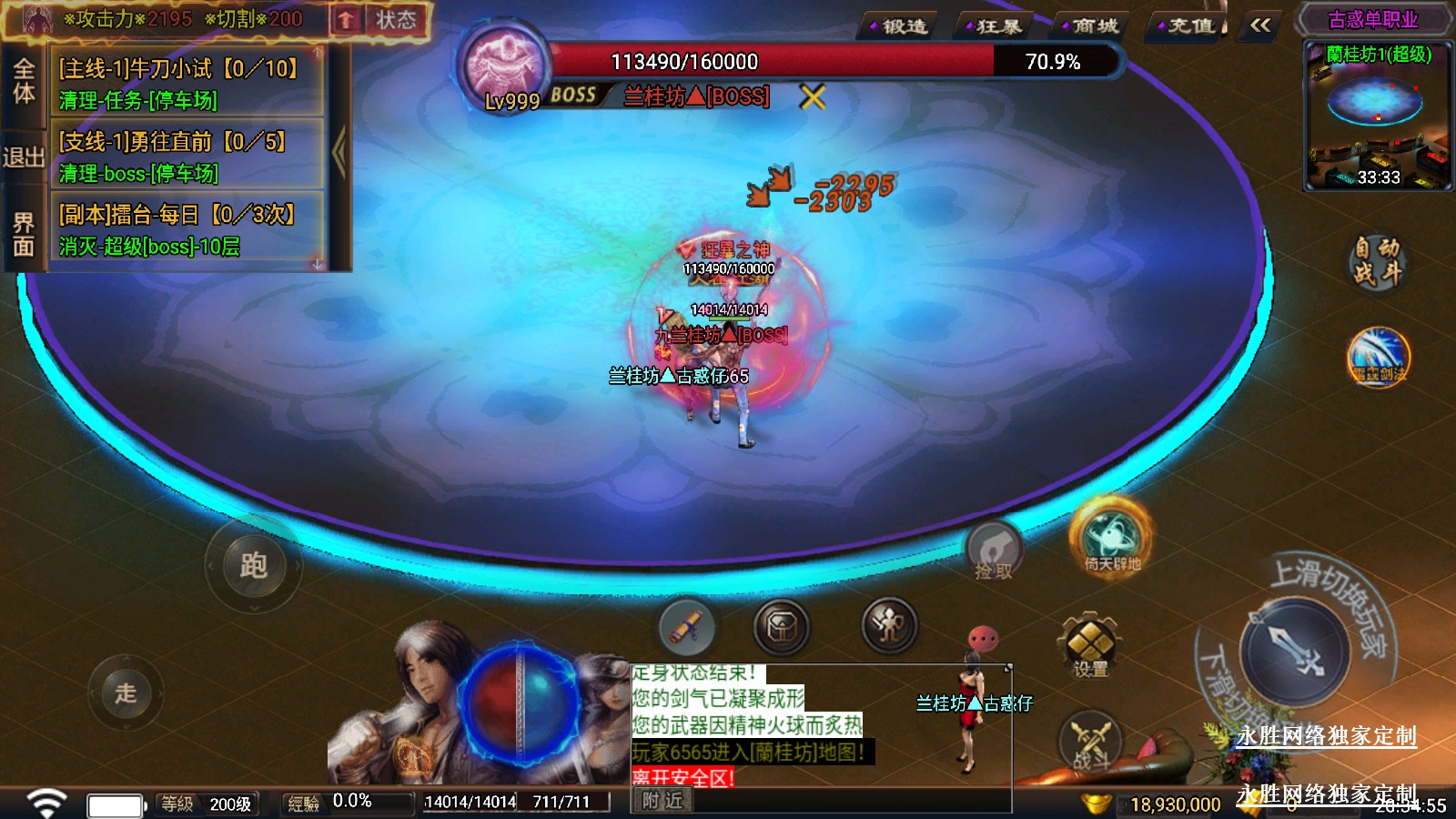Viewport: 1456px width, 819px height.
Task: Toggle 自动战斗 auto-battle
Action: point(1376,261)
